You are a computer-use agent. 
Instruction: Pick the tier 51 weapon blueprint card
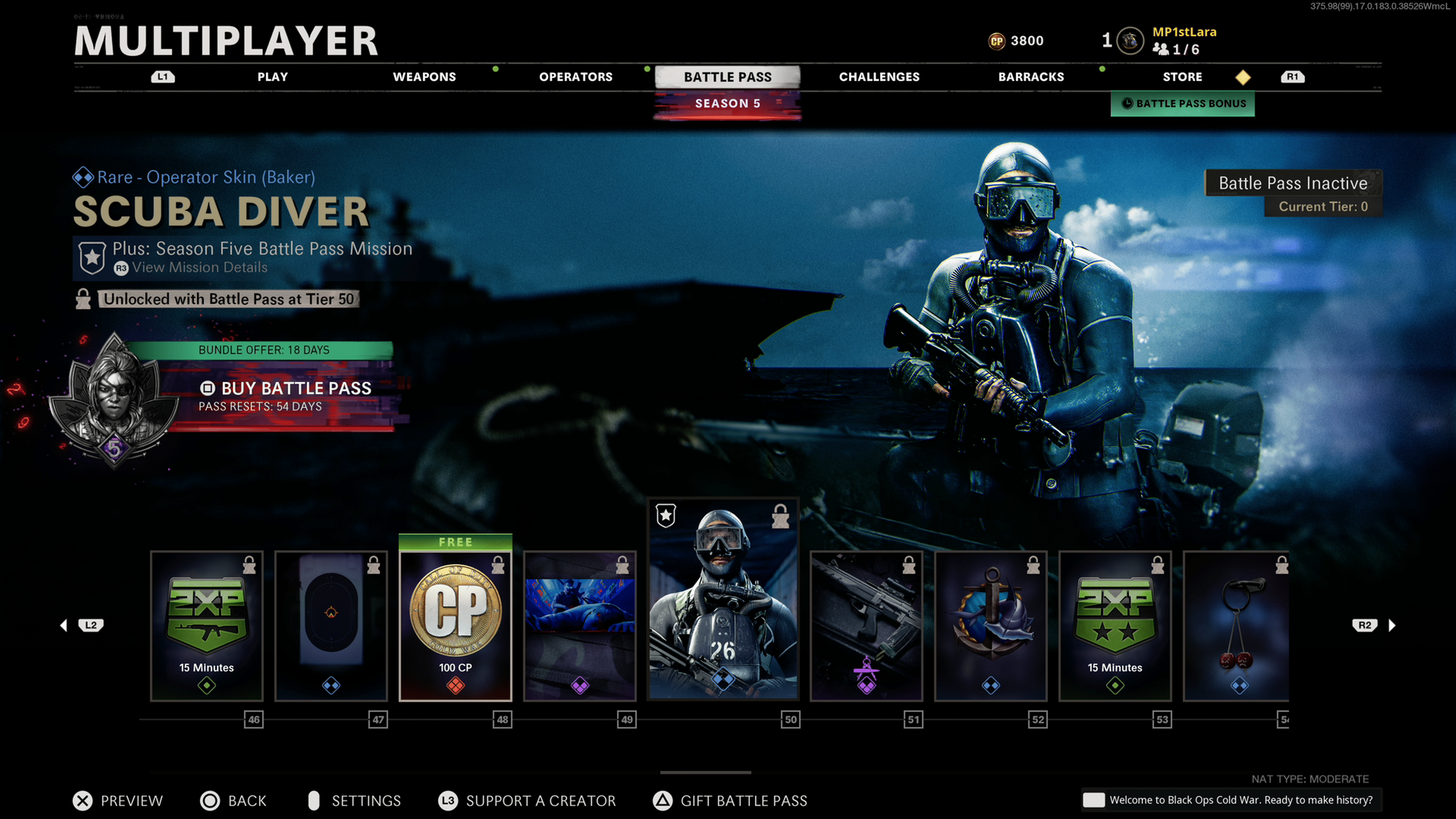866,626
